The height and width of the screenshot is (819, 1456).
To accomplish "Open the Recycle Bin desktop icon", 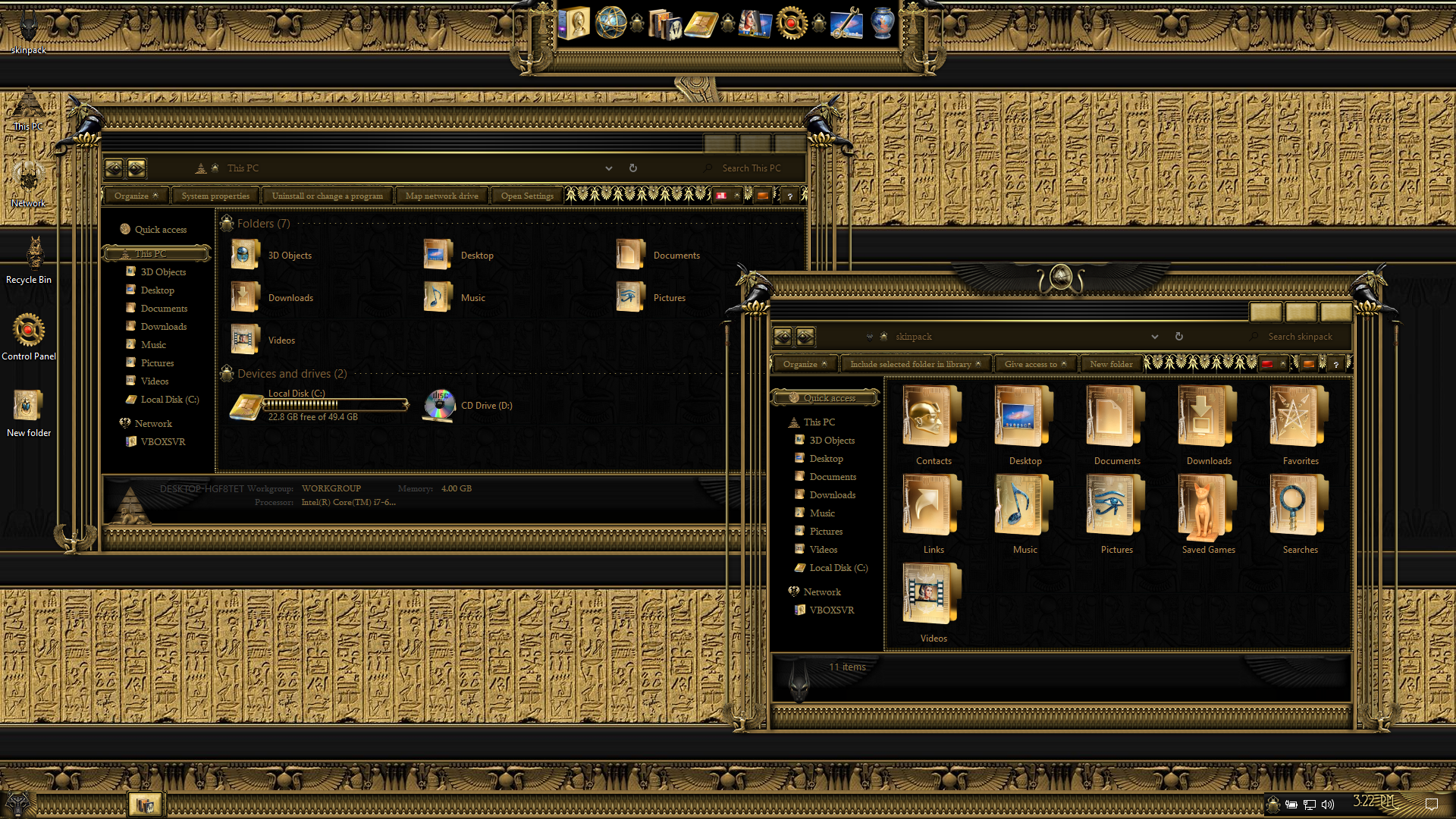I will [x=30, y=256].
